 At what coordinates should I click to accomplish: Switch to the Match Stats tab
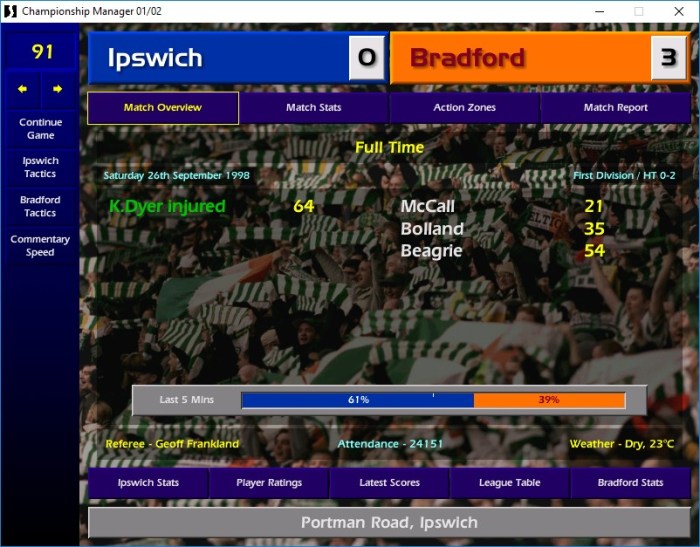click(314, 108)
